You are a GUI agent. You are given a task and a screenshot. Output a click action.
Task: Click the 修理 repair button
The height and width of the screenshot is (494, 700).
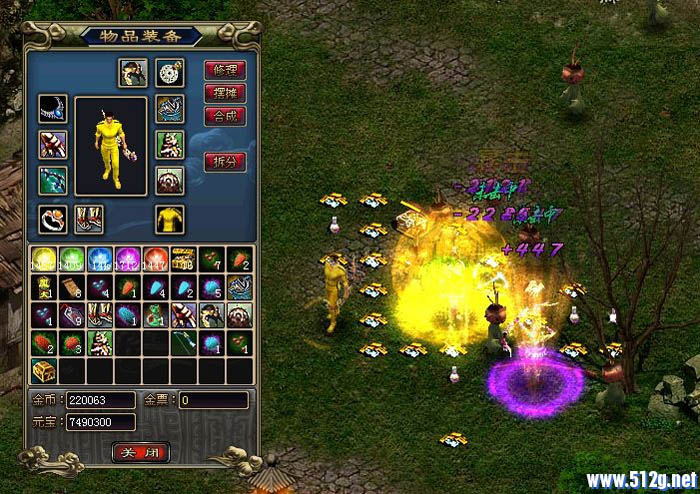pos(224,70)
